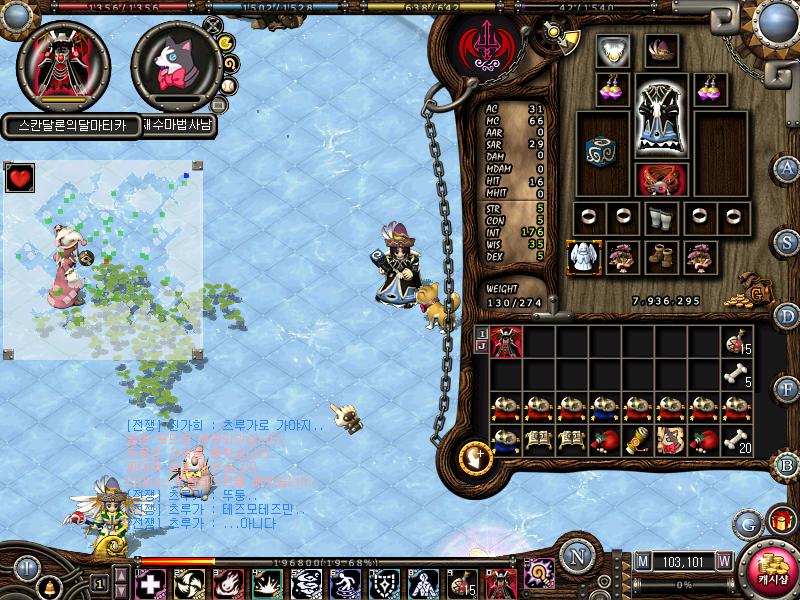The image size is (800, 600).
Task: Select the round D side button
Action: 788,316
